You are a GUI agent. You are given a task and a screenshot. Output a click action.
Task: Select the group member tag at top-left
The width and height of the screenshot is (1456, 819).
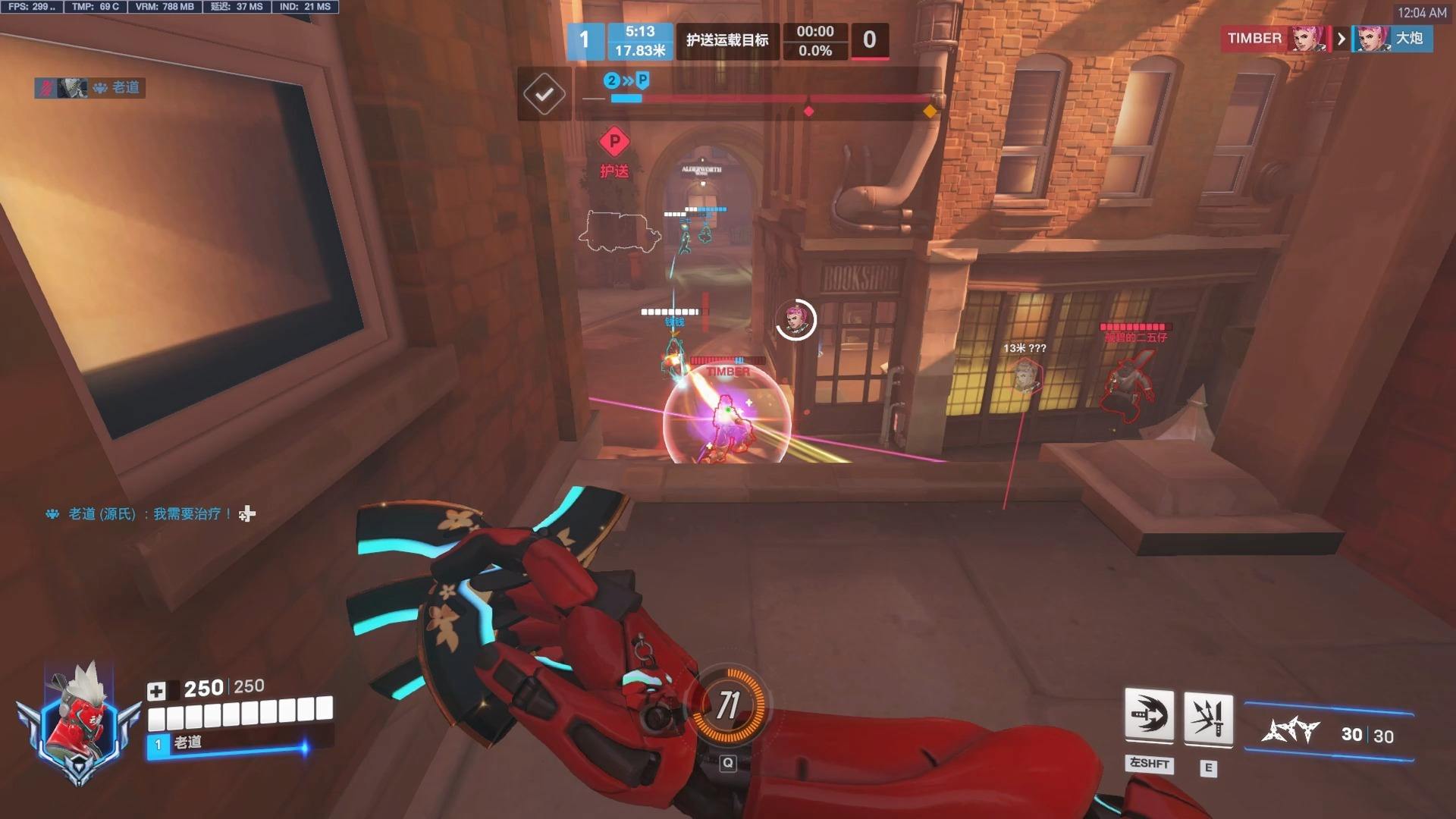(x=89, y=88)
